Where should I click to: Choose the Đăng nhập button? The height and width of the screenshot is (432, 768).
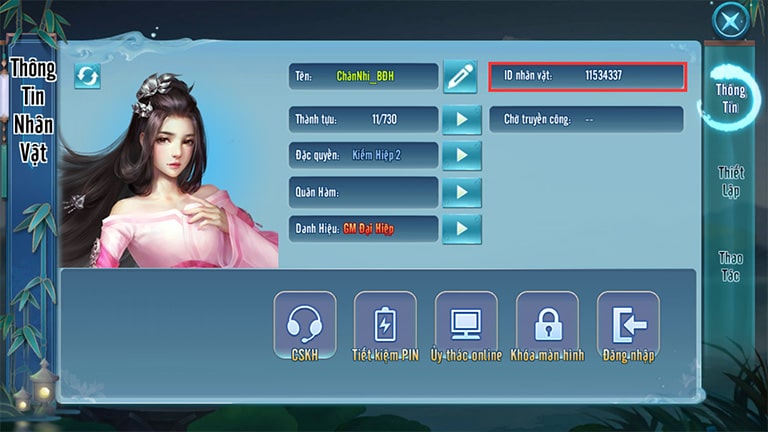(x=628, y=327)
